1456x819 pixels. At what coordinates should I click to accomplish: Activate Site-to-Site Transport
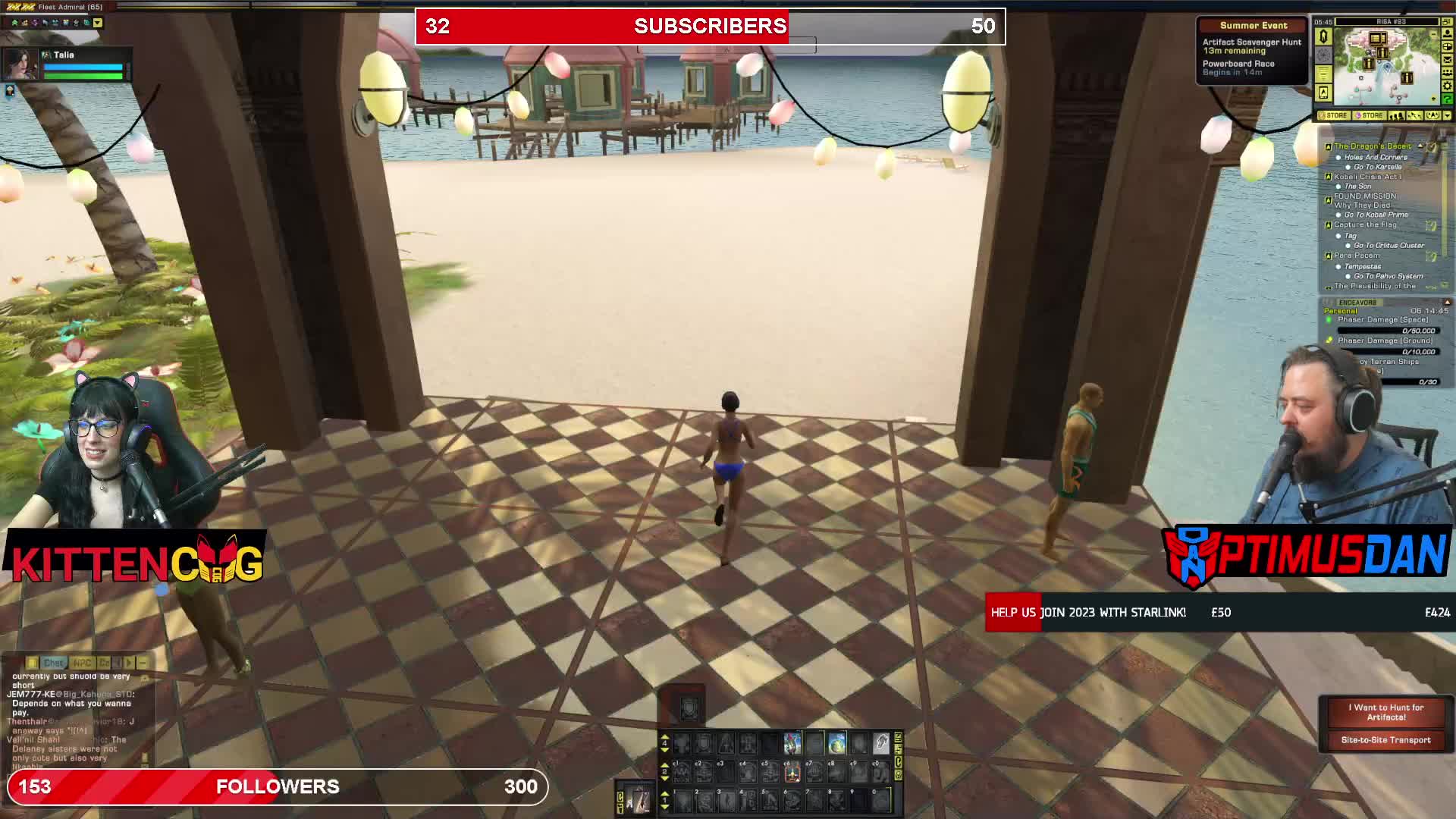pos(1385,740)
